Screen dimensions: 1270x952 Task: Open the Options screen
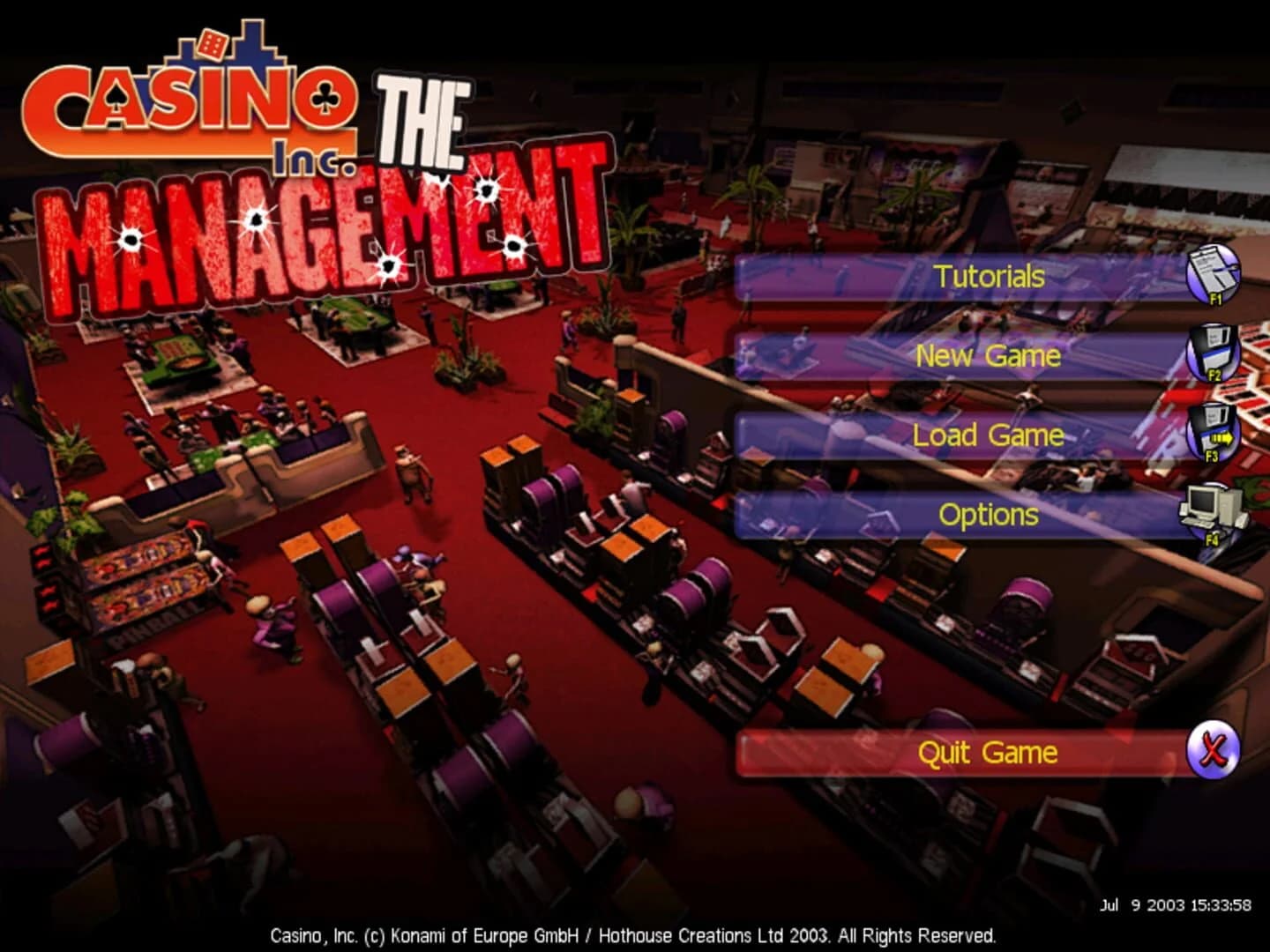point(988,514)
